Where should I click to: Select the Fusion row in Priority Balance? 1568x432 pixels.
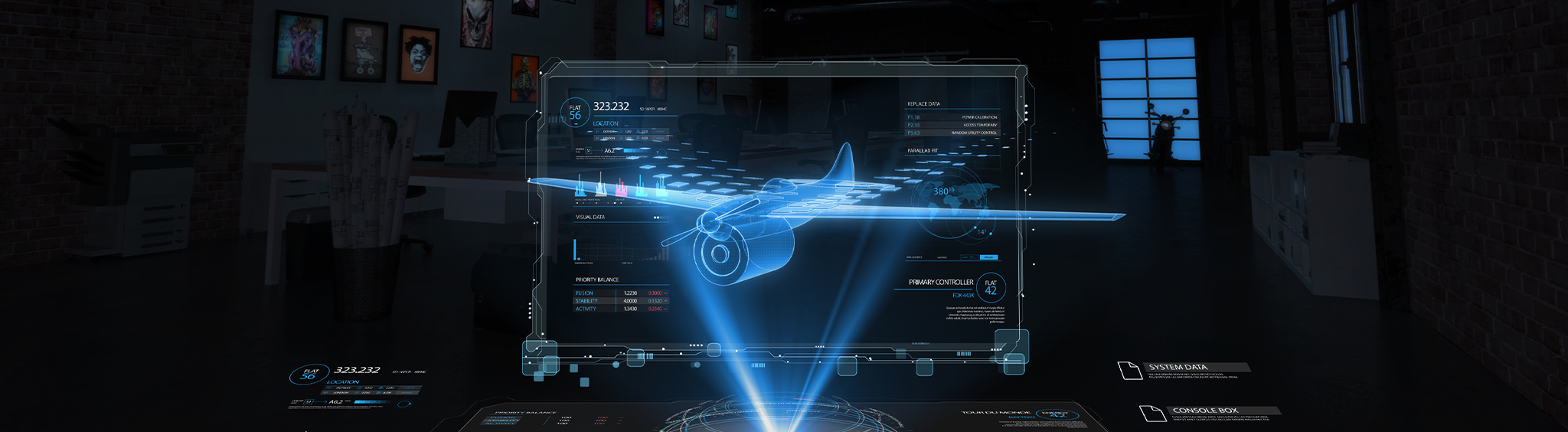620,293
